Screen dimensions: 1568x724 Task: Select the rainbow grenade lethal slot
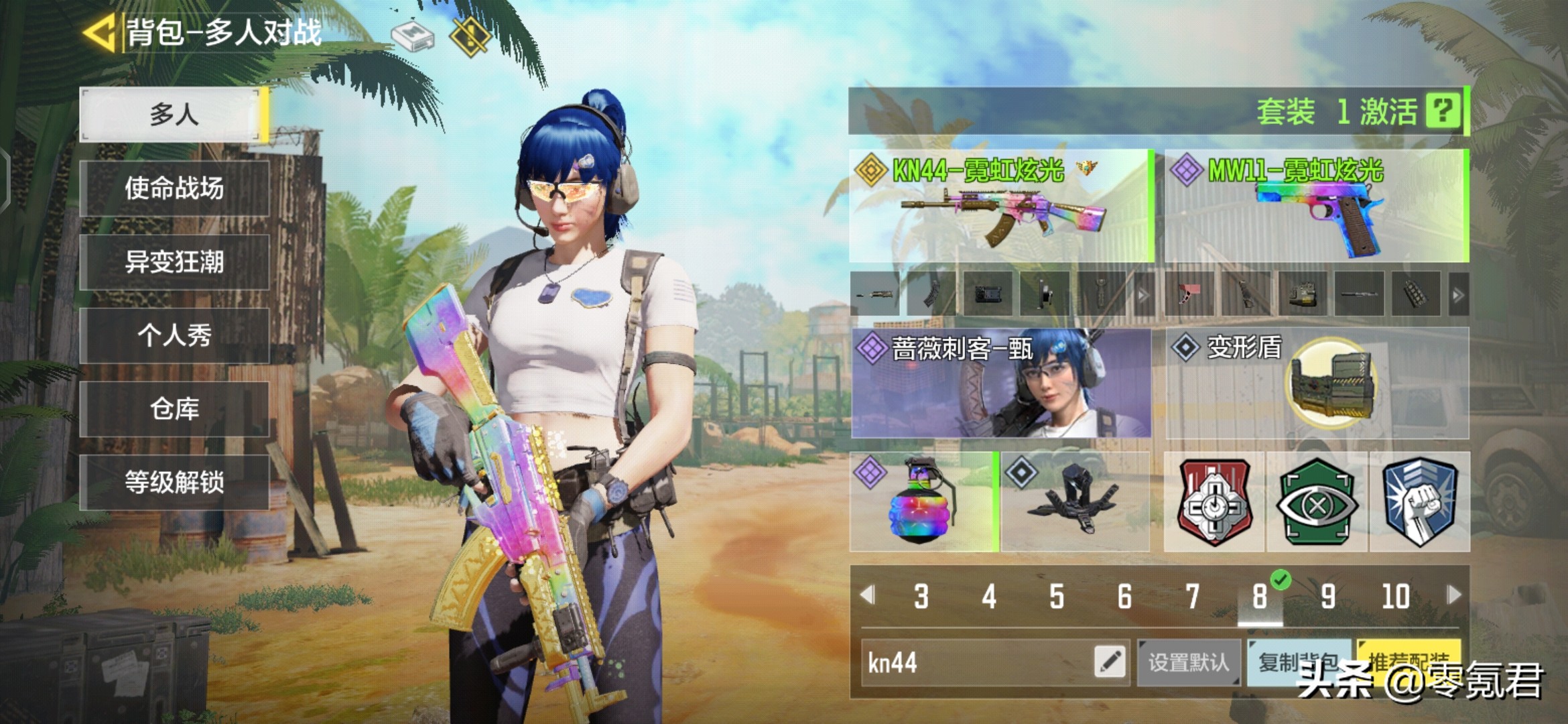click(x=923, y=501)
